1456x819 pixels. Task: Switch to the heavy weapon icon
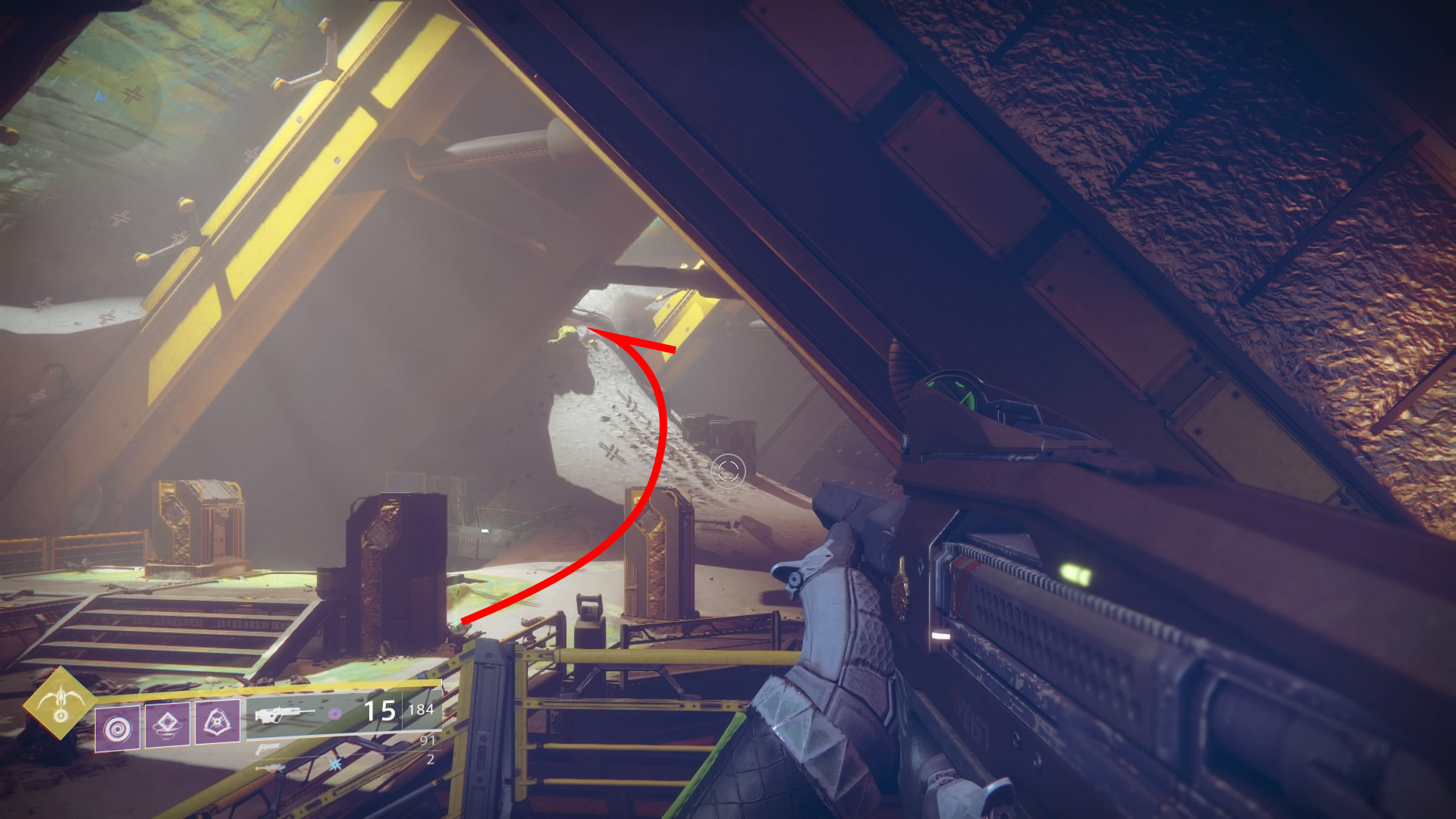tap(270, 768)
